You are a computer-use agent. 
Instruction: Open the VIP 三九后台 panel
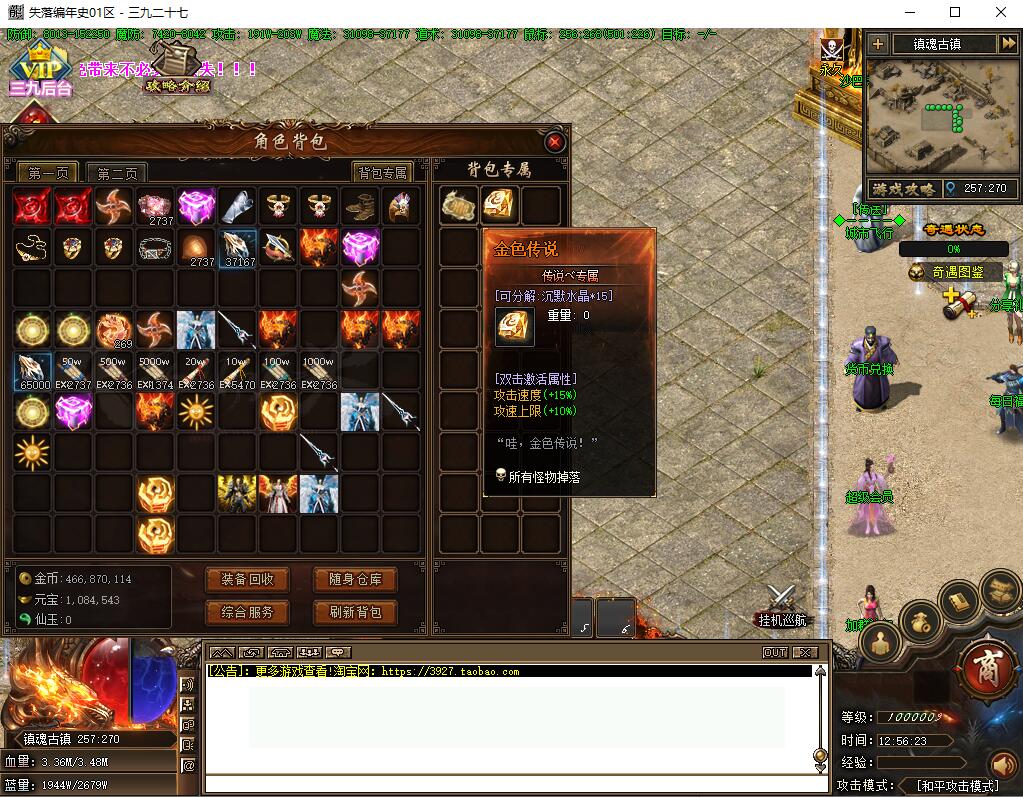point(41,74)
